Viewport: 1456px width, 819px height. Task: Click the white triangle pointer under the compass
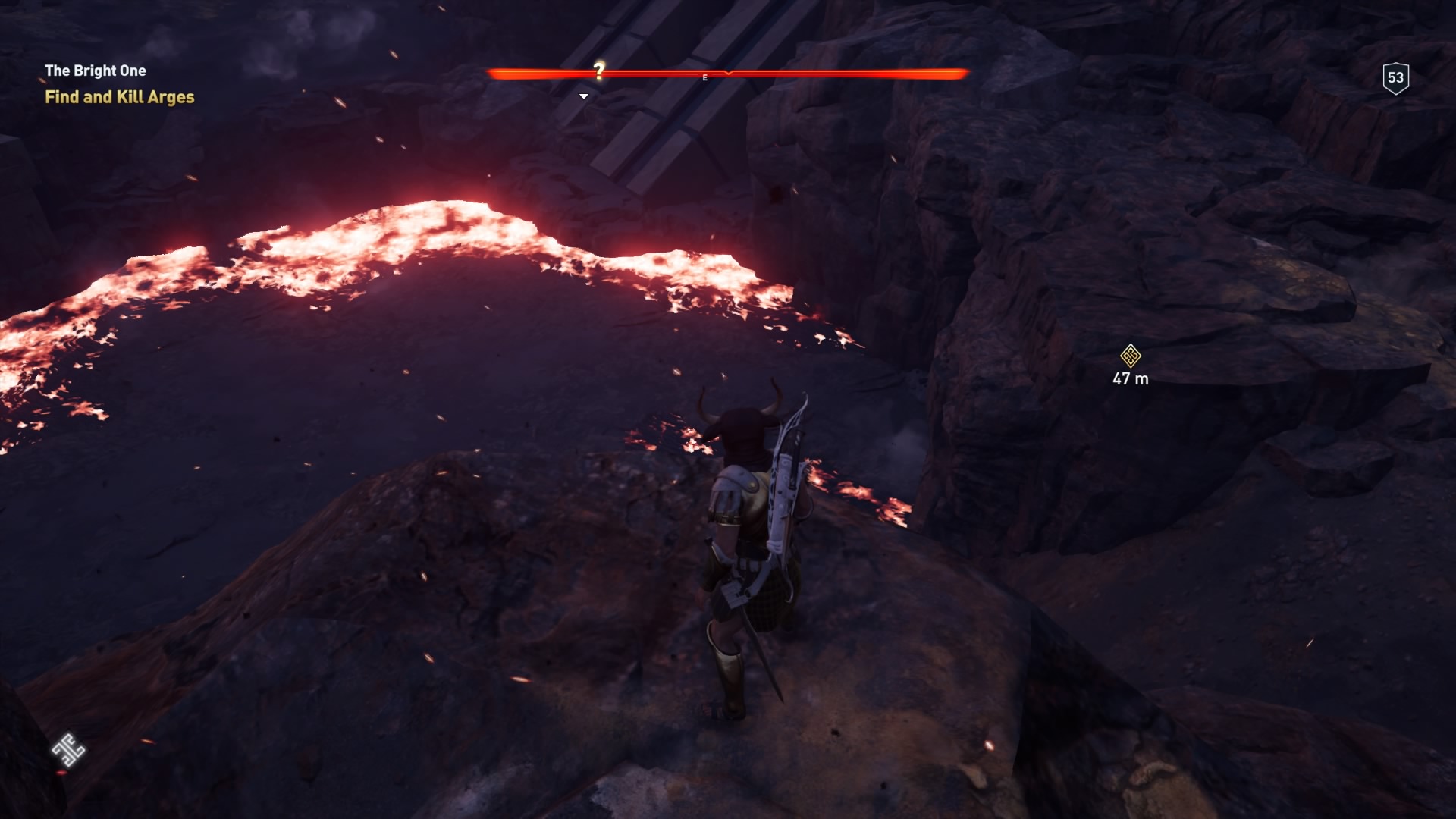583,96
